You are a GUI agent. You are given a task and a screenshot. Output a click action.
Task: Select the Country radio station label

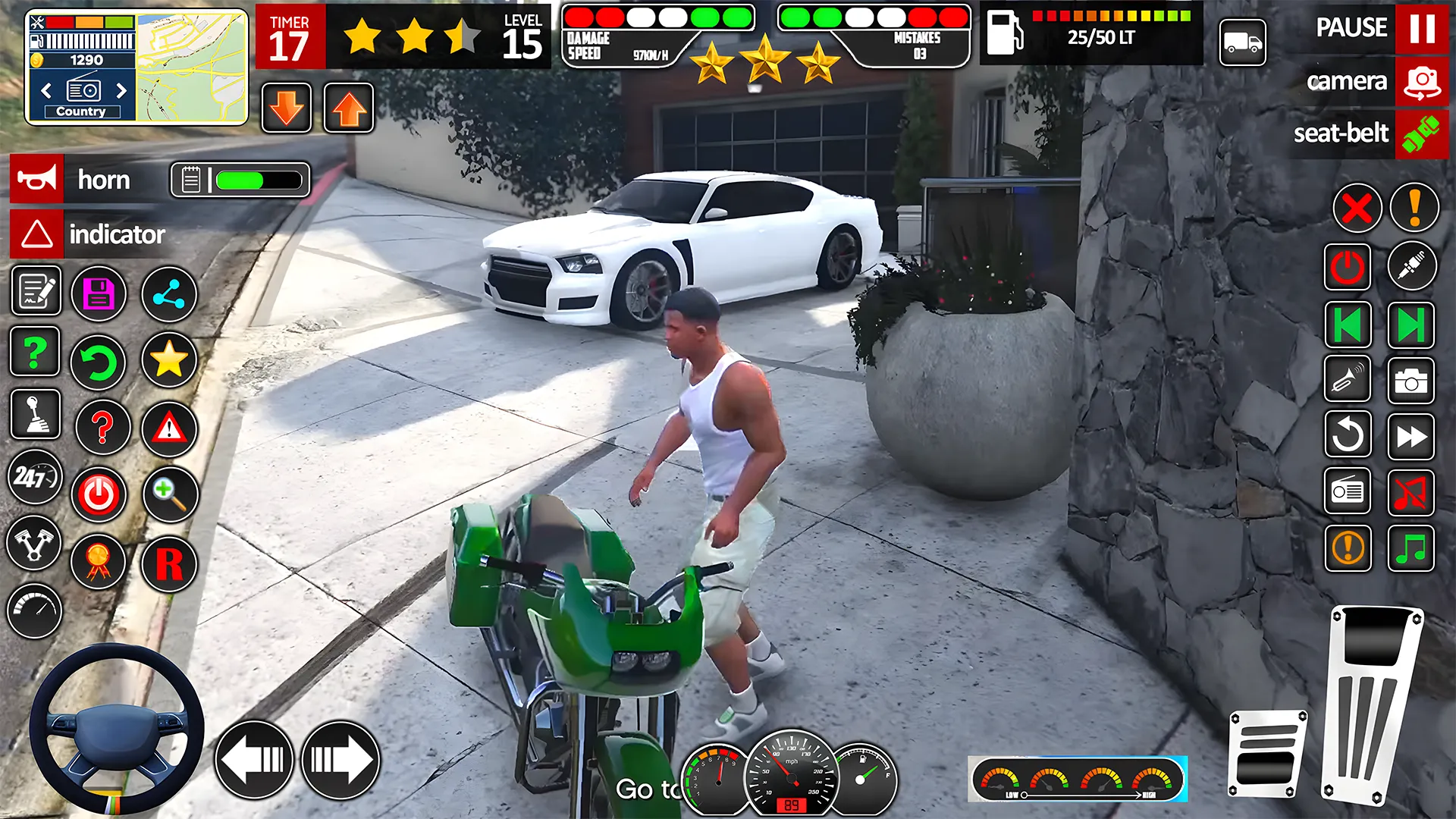pos(81,111)
